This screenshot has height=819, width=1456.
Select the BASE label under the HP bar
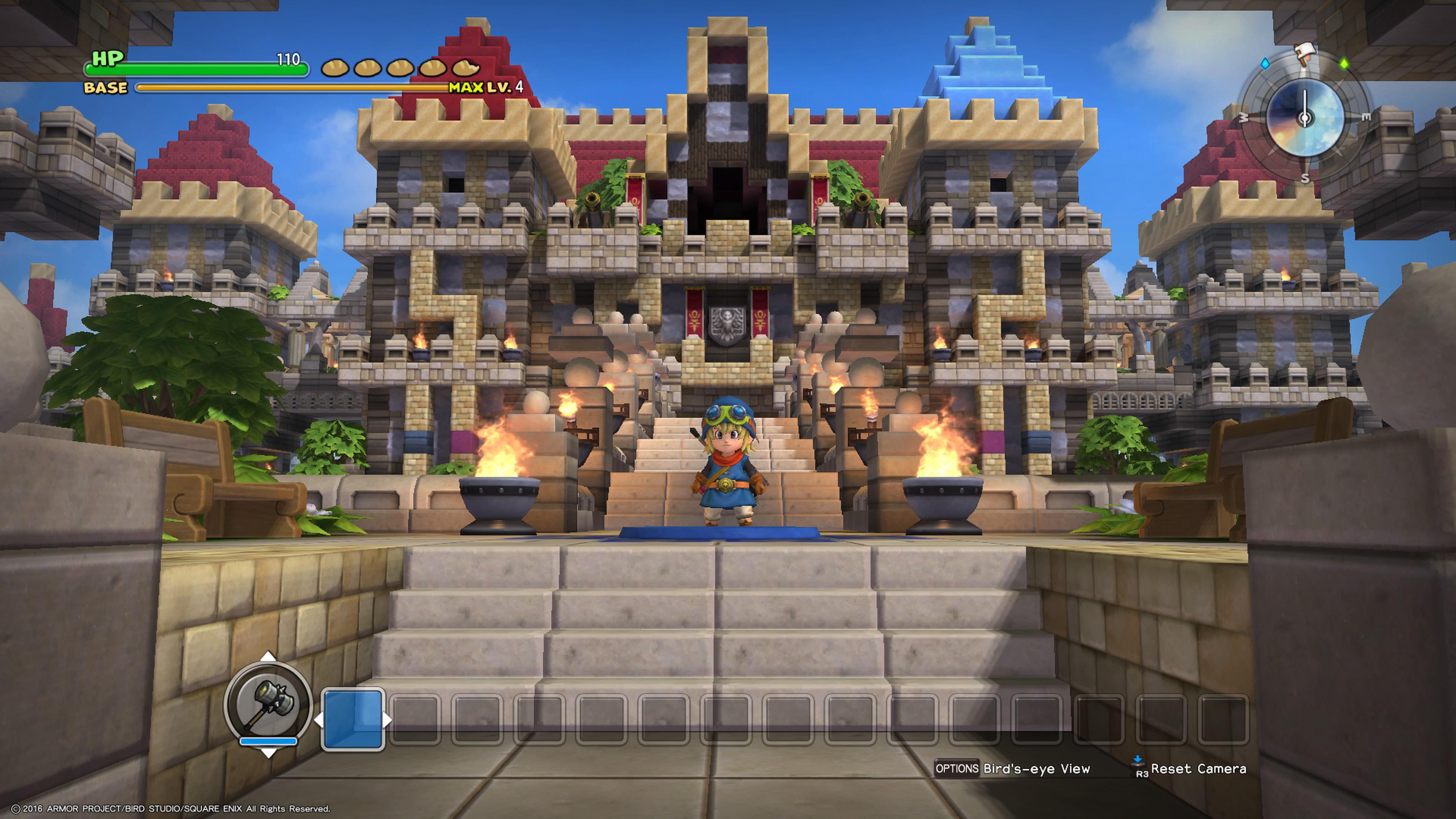[x=106, y=88]
